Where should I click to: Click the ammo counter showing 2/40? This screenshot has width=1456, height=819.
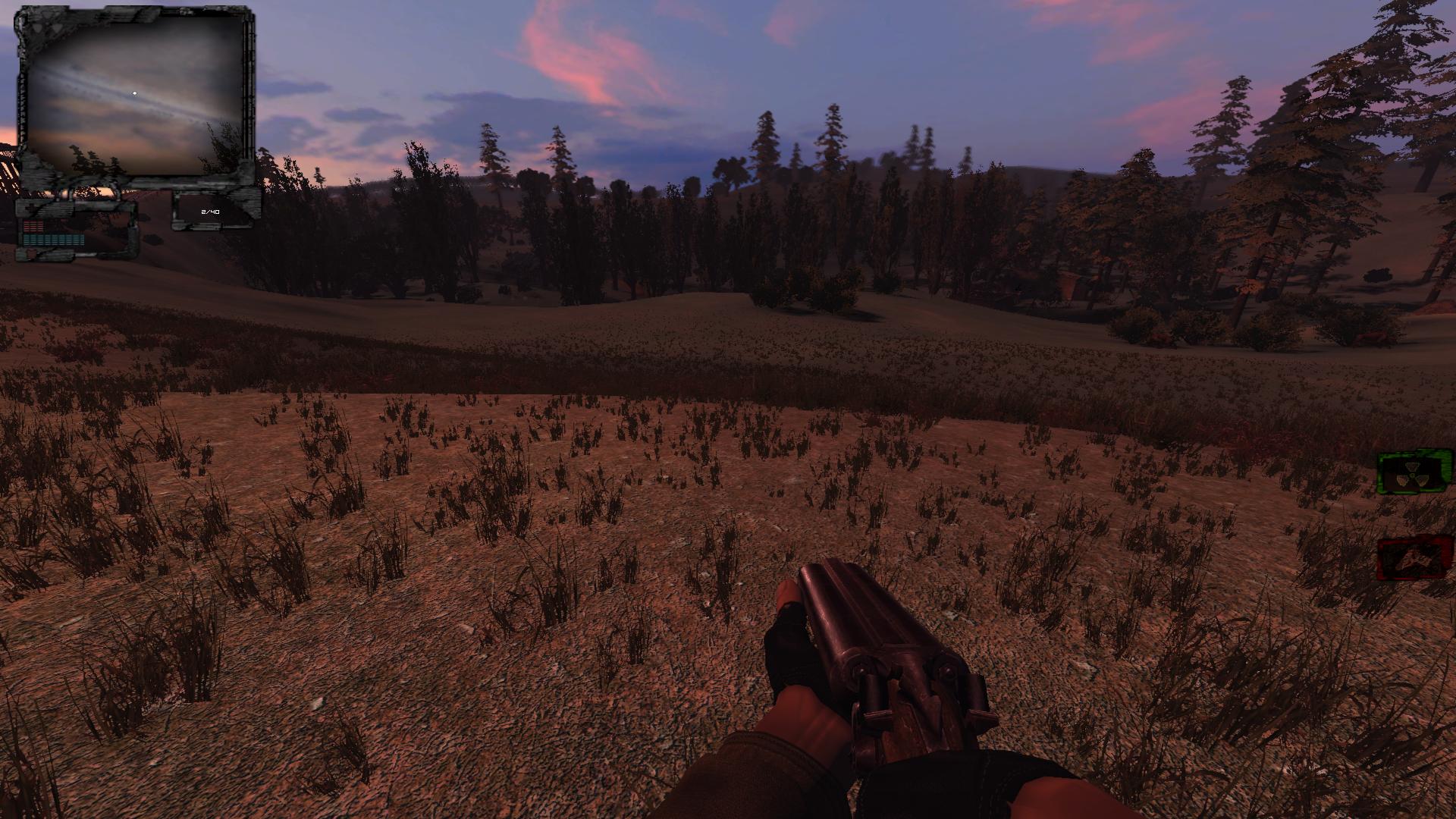pos(210,212)
